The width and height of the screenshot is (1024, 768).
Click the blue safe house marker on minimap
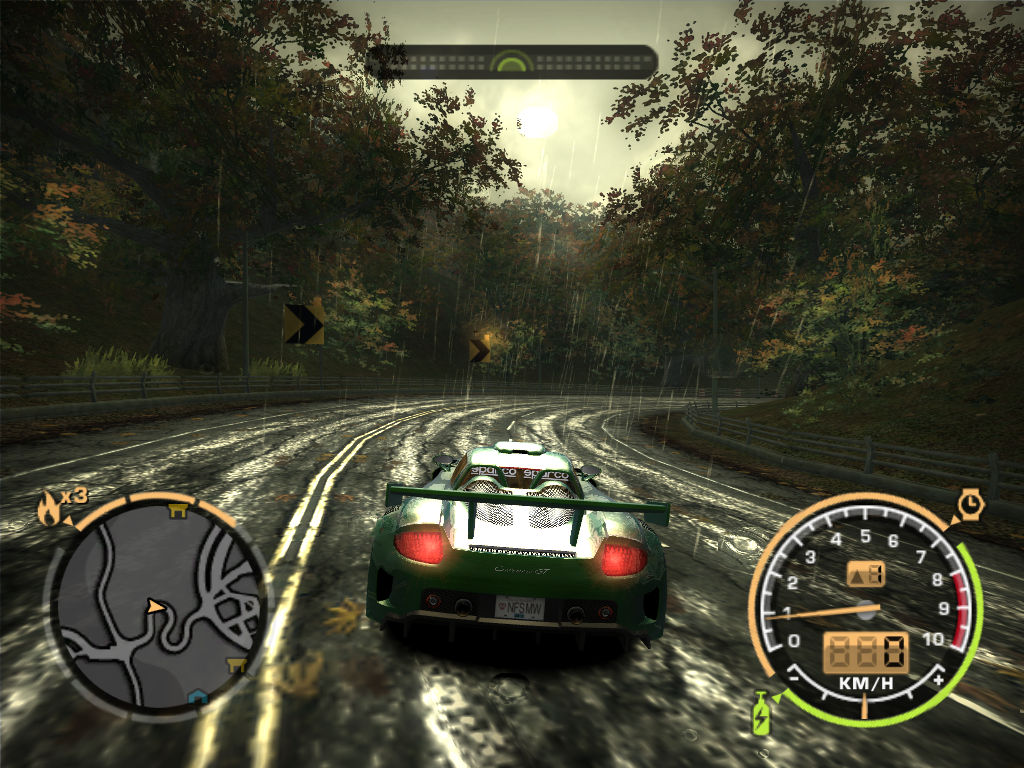tap(199, 696)
